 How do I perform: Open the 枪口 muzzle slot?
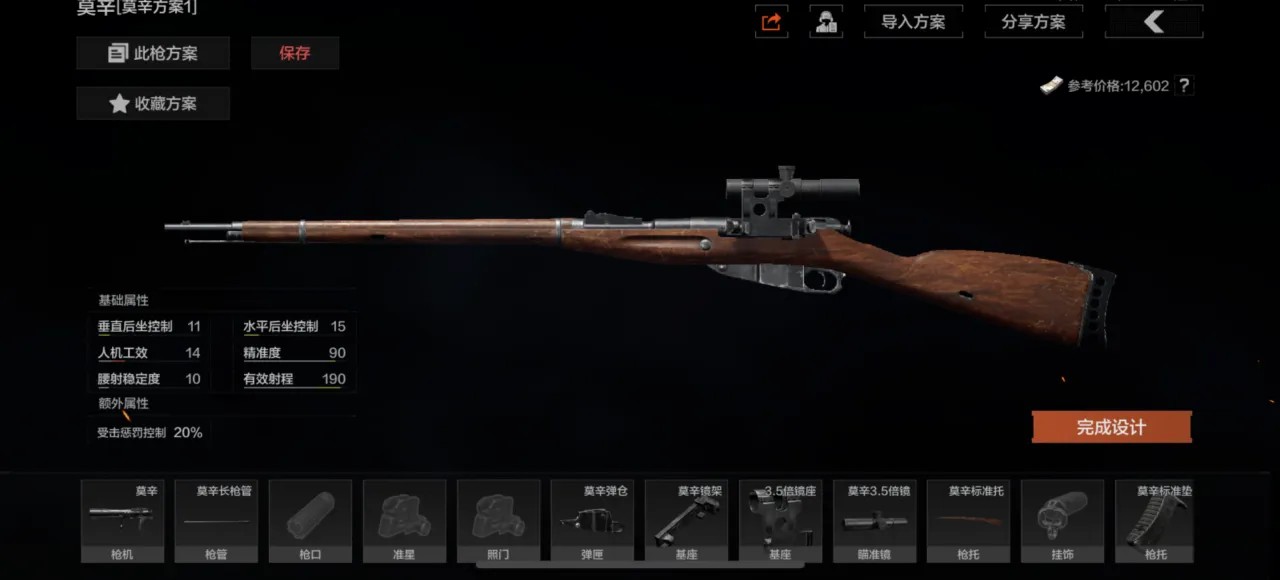pyautogui.click(x=310, y=521)
